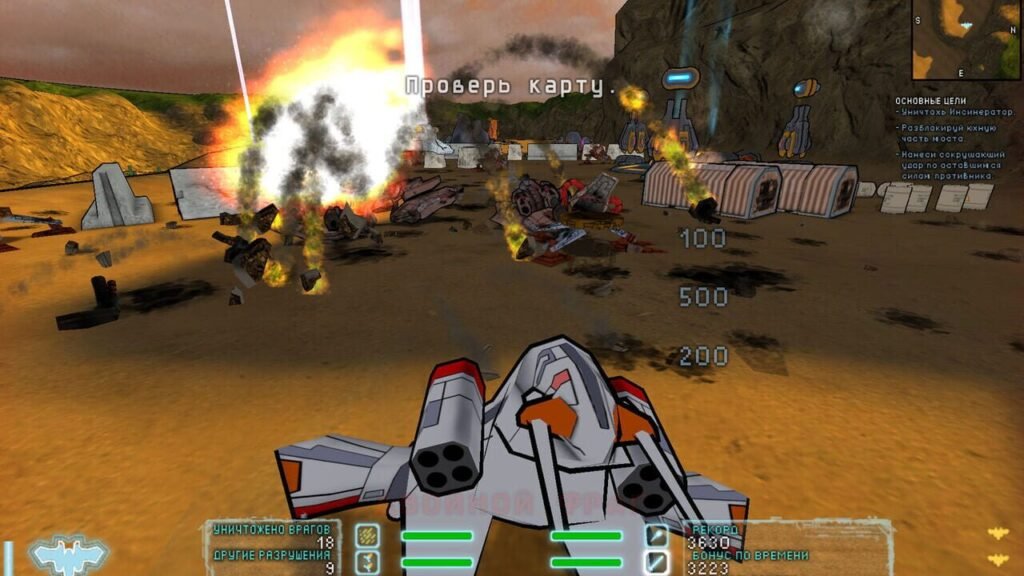This screenshot has width=1024, height=576.
Task: Select the crushing strike objective entry
Action: 948,165
